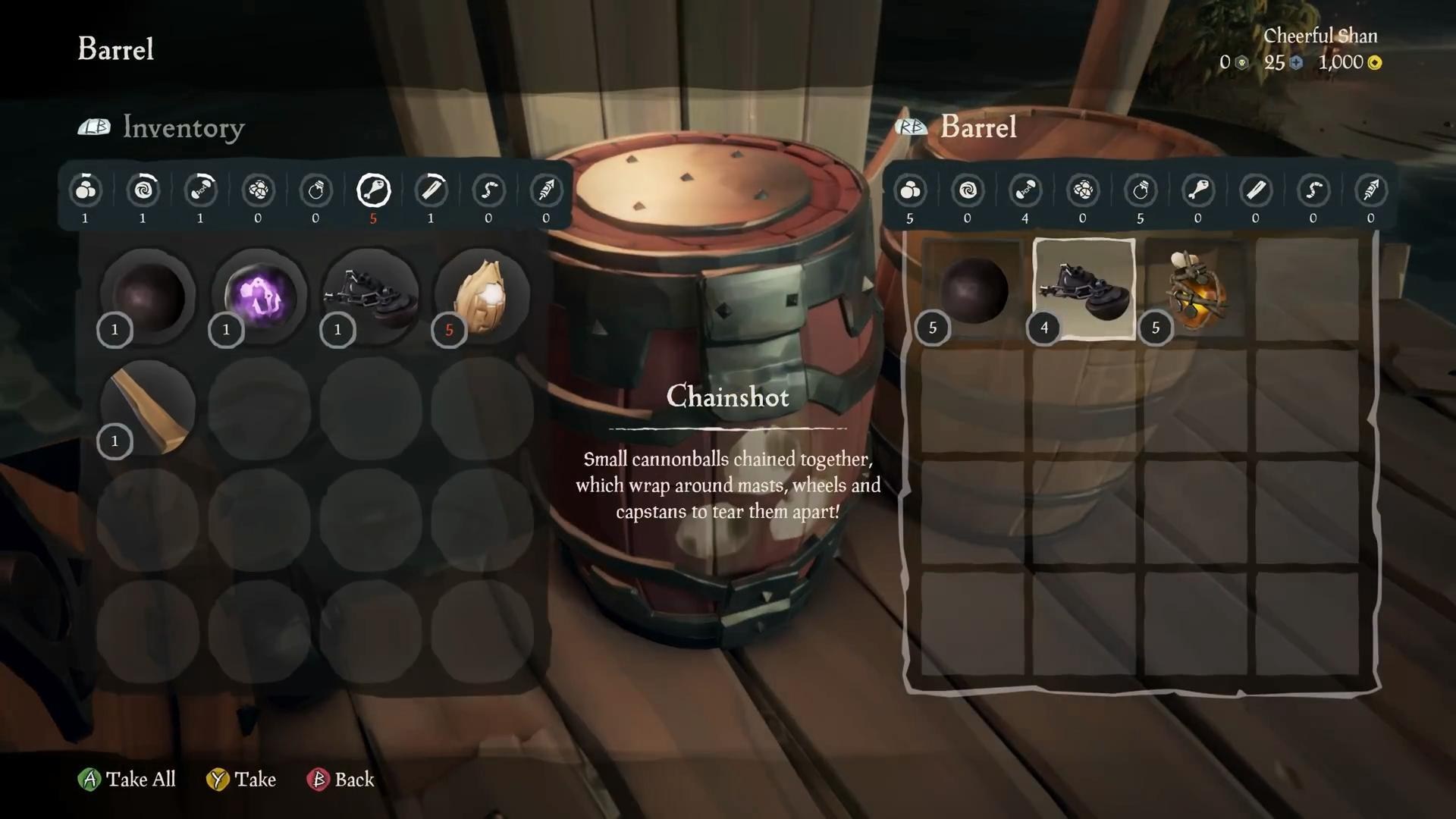Show Inventory's bait worm category
This screenshot has width=1456, height=819.
(488, 190)
